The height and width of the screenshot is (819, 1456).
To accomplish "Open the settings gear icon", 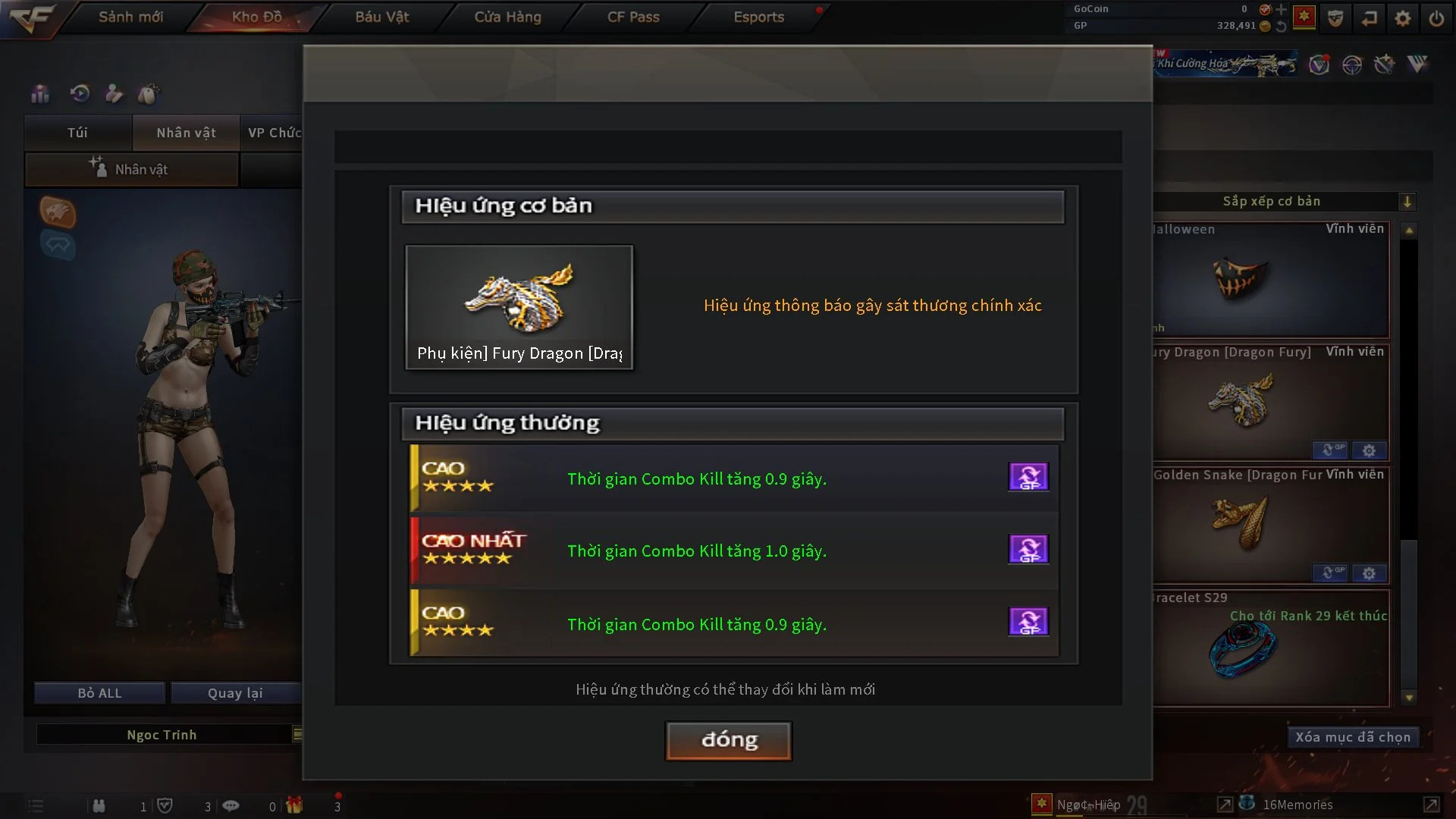I will pos(1403,18).
